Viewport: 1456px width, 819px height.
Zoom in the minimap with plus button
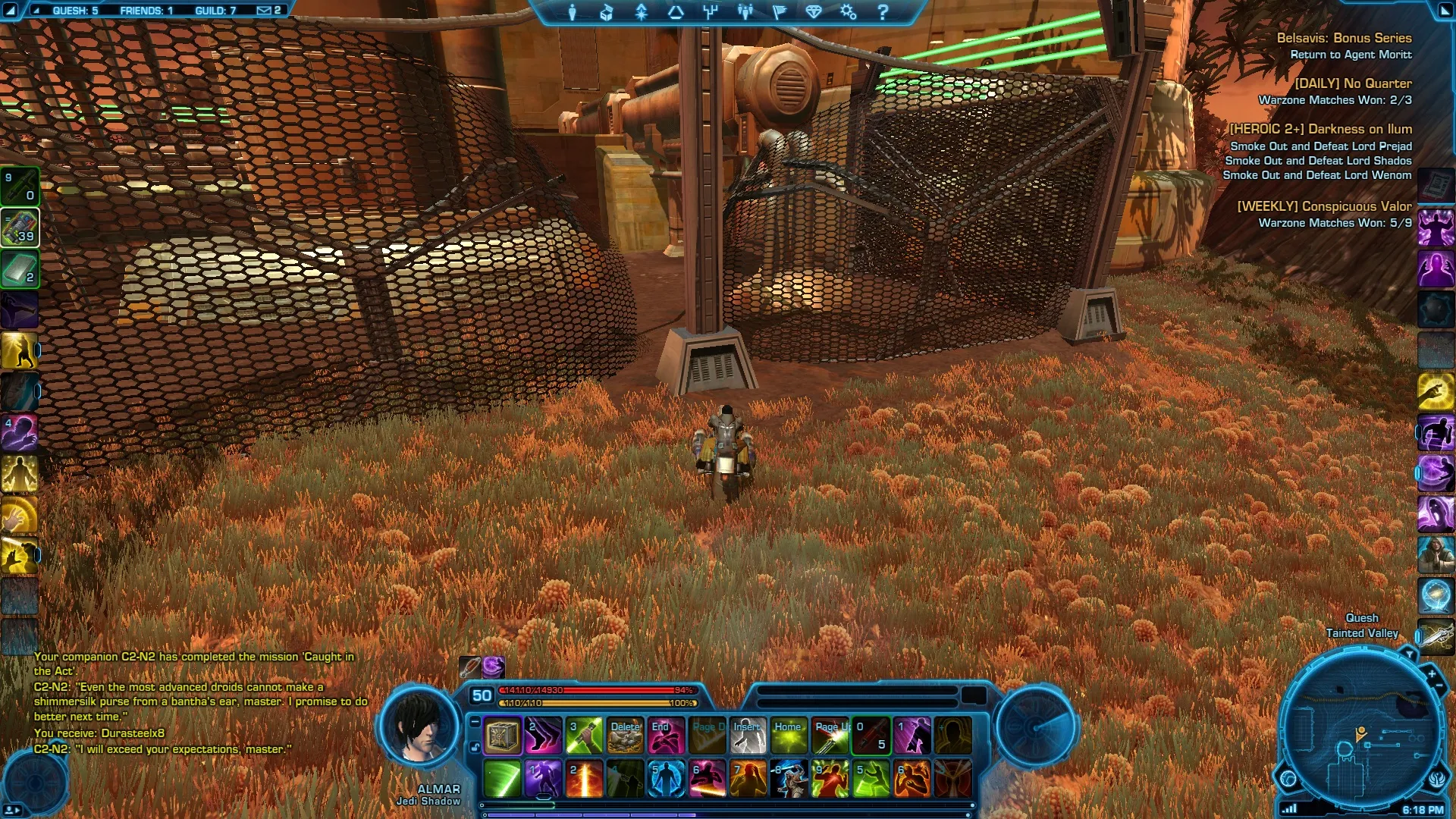click(1431, 673)
